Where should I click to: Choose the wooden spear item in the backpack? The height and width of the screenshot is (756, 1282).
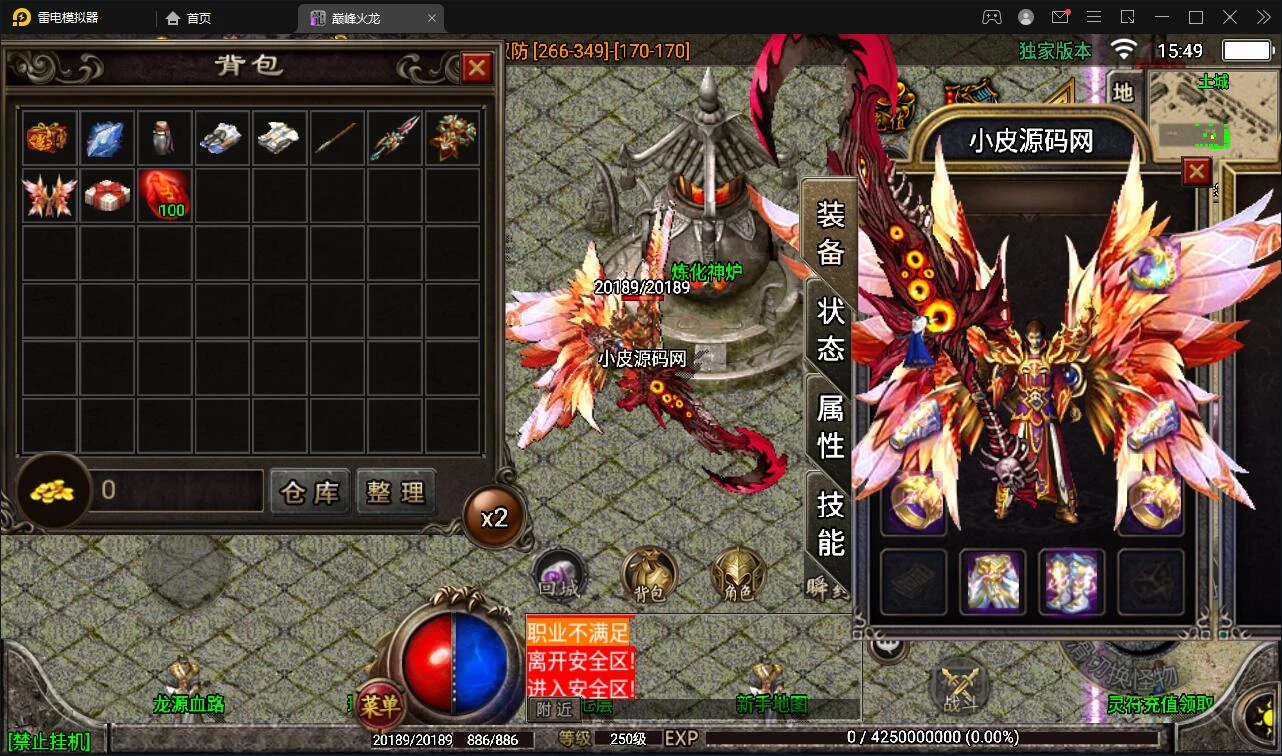pos(336,138)
